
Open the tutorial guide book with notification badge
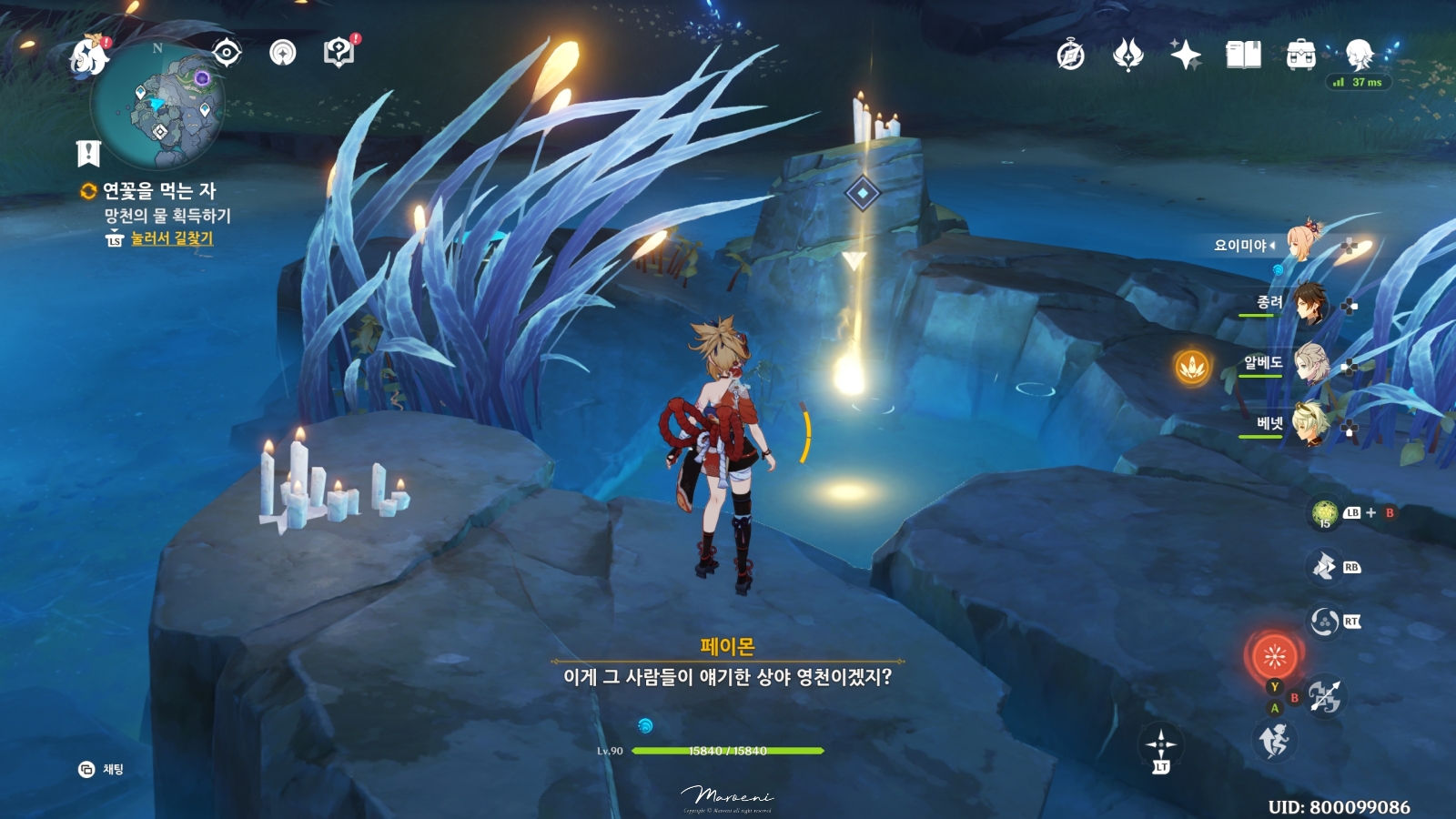tap(338, 52)
